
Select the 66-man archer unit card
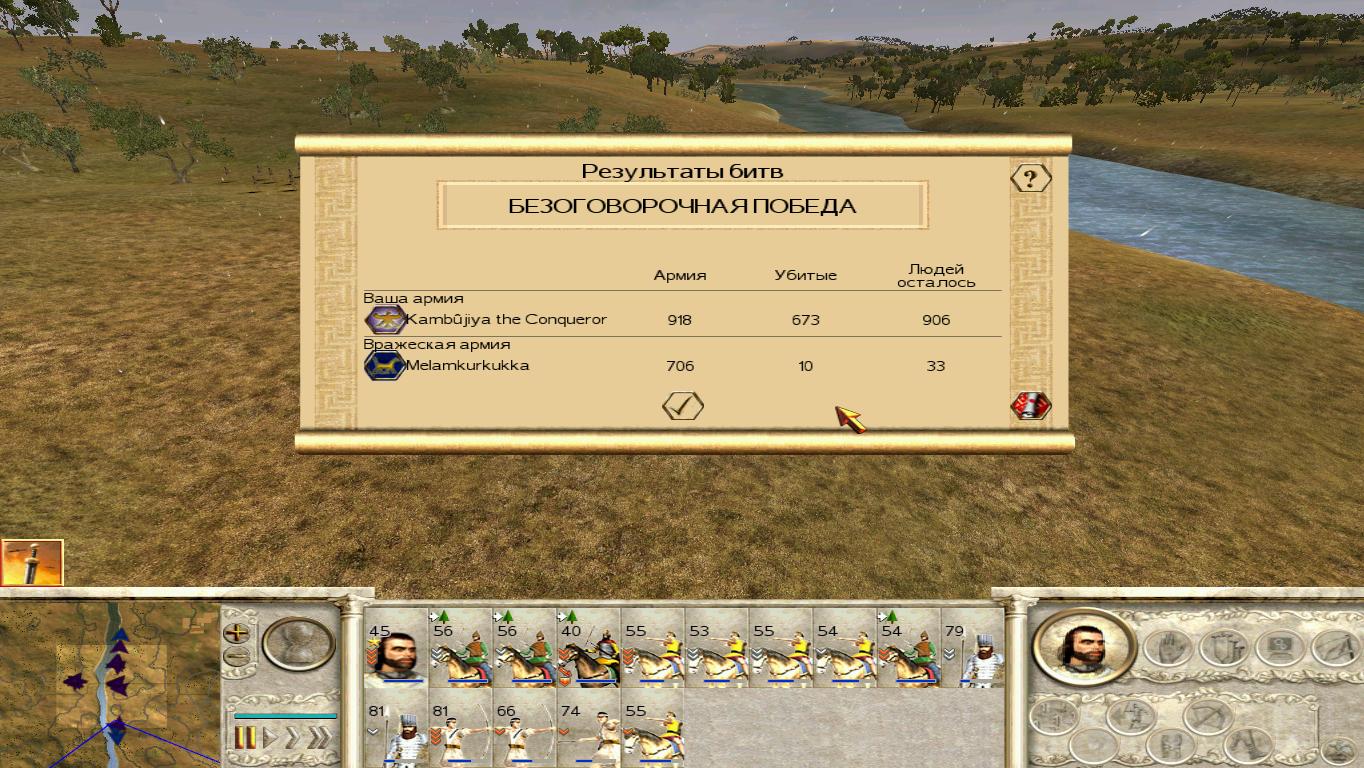[524, 735]
